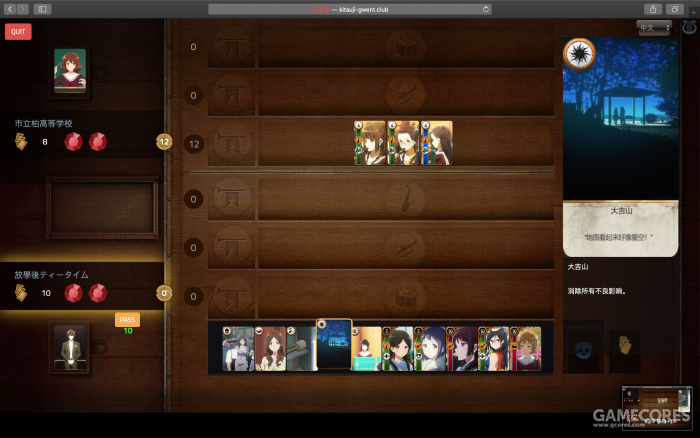
Task: Select the opponent's leader card portrait
Action: (70, 72)
